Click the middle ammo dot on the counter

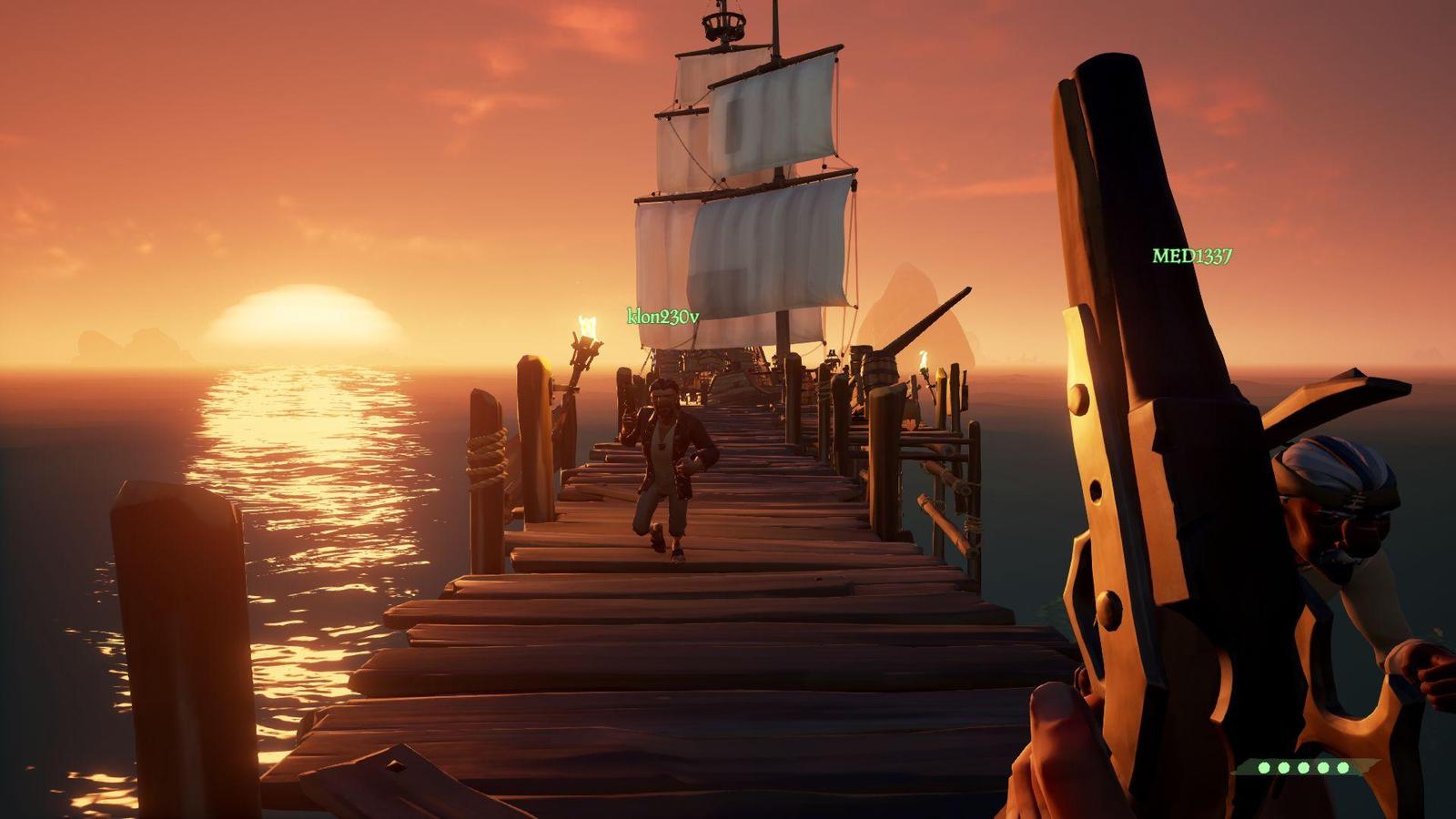coord(1304,767)
